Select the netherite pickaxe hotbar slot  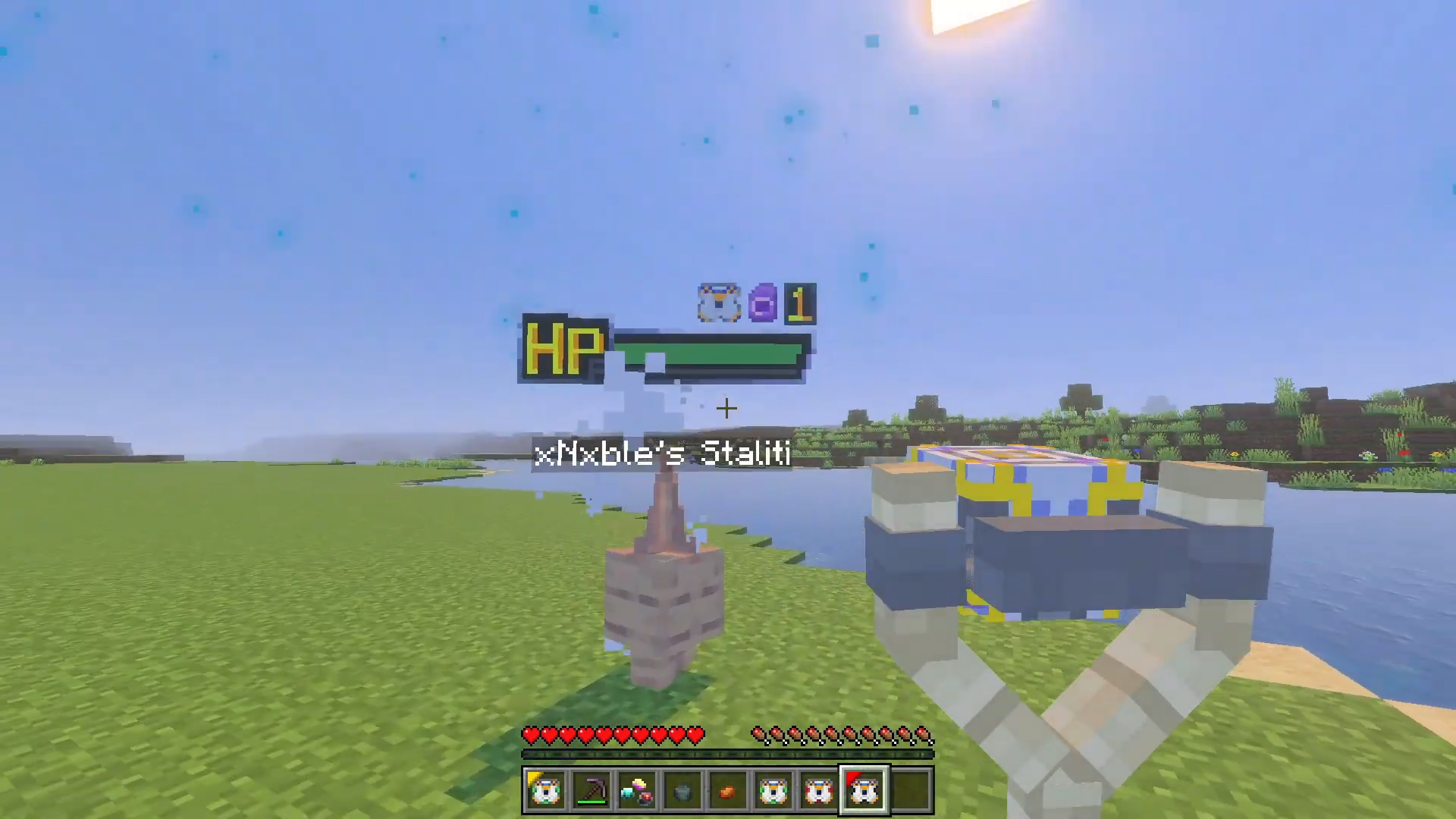(591, 791)
